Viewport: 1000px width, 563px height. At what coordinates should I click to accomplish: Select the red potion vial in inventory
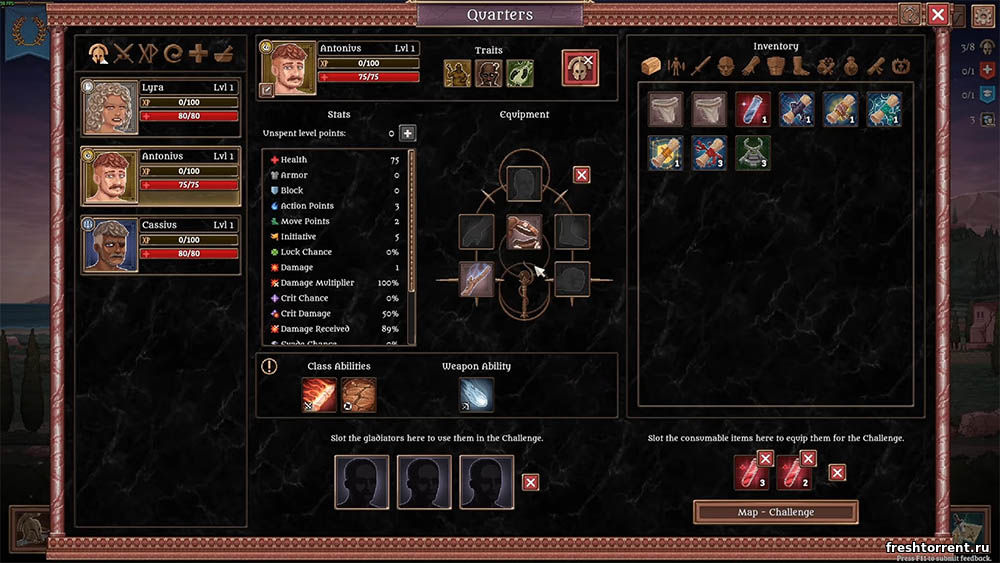752,109
